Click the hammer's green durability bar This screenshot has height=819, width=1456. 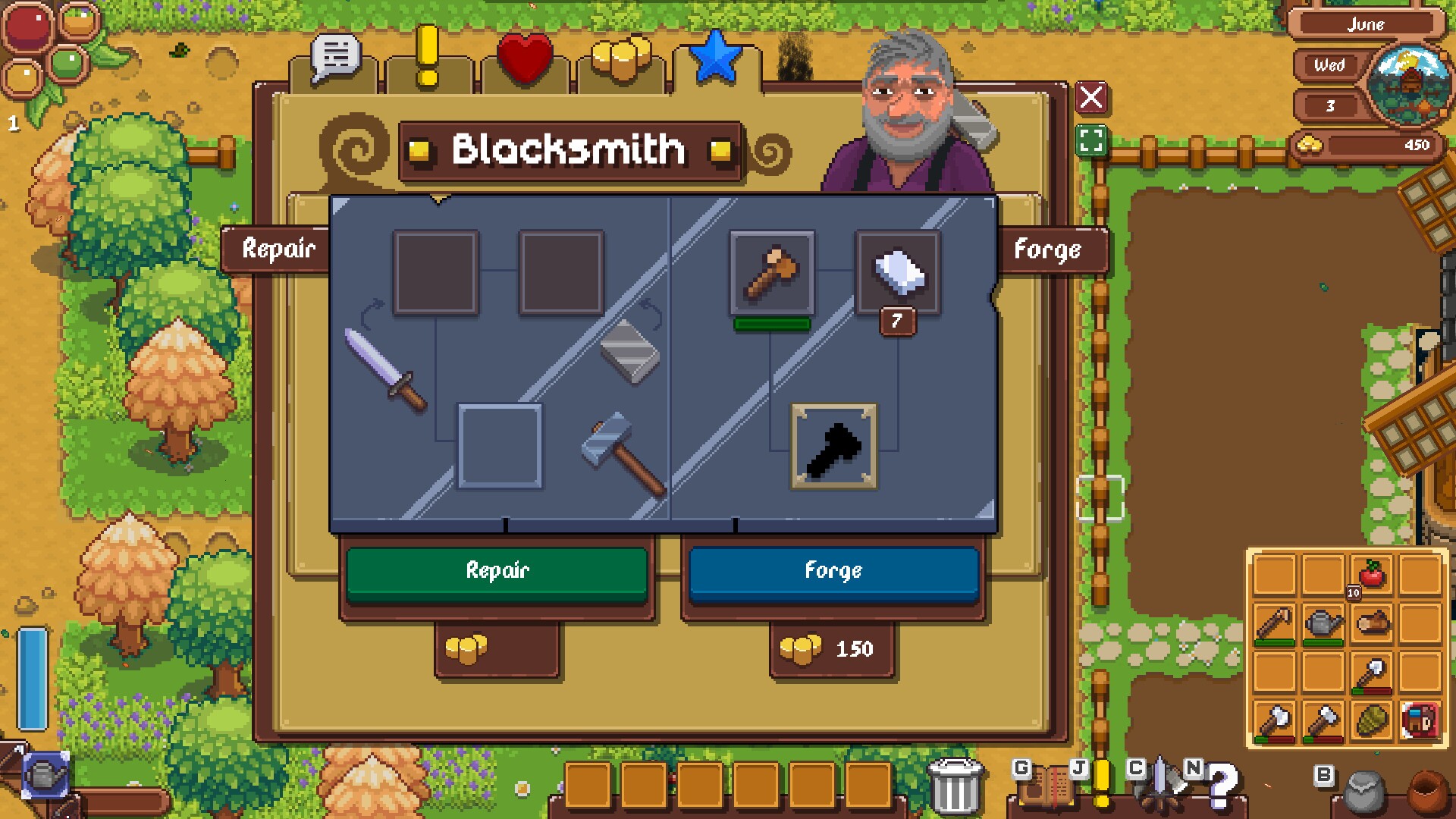772,322
